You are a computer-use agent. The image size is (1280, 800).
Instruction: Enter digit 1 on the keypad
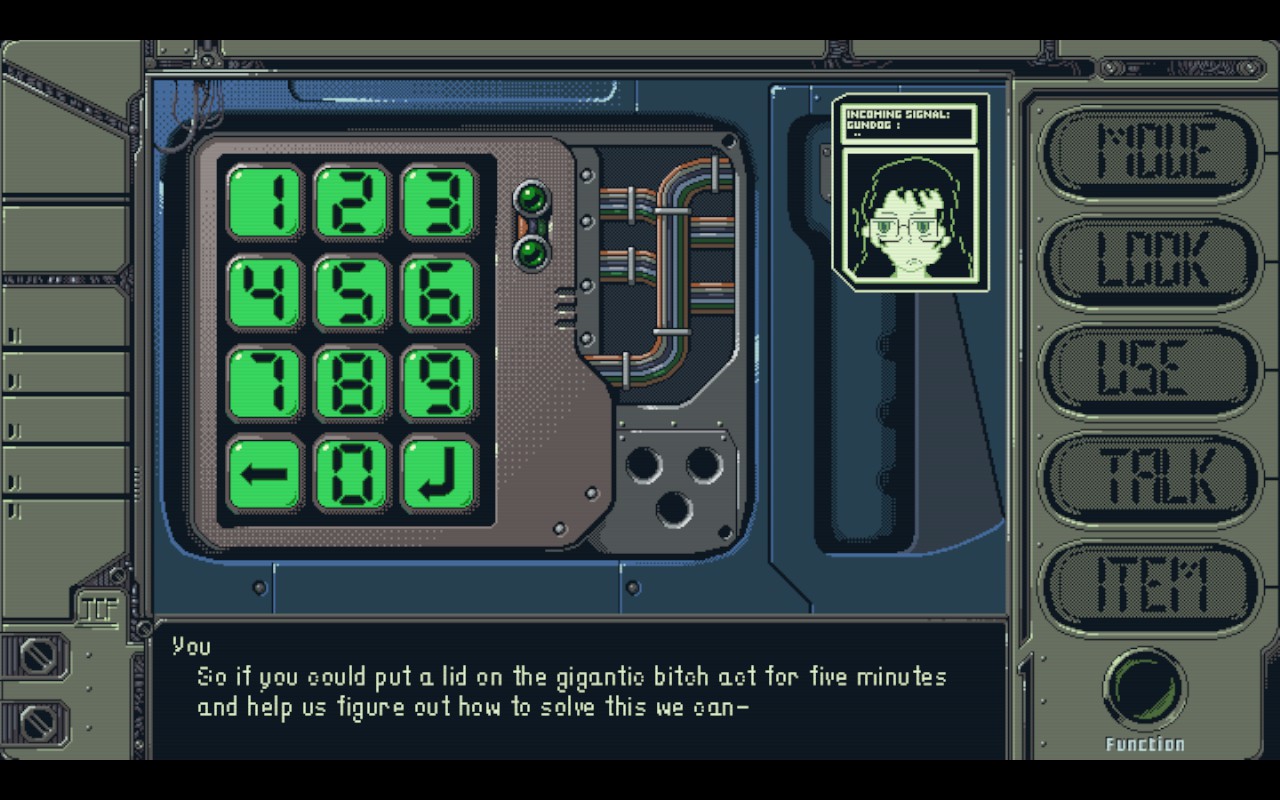pos(265,202)
